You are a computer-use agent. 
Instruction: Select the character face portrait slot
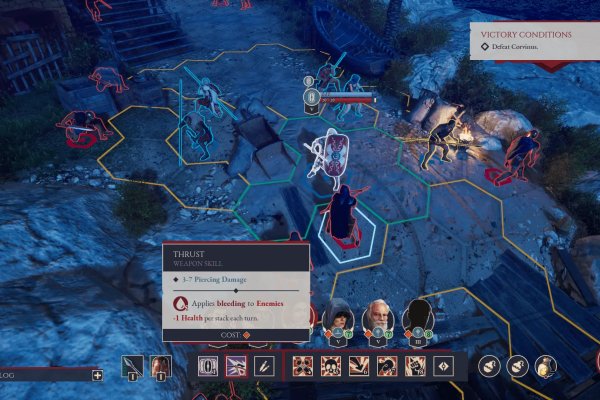(x=159, y=365)
